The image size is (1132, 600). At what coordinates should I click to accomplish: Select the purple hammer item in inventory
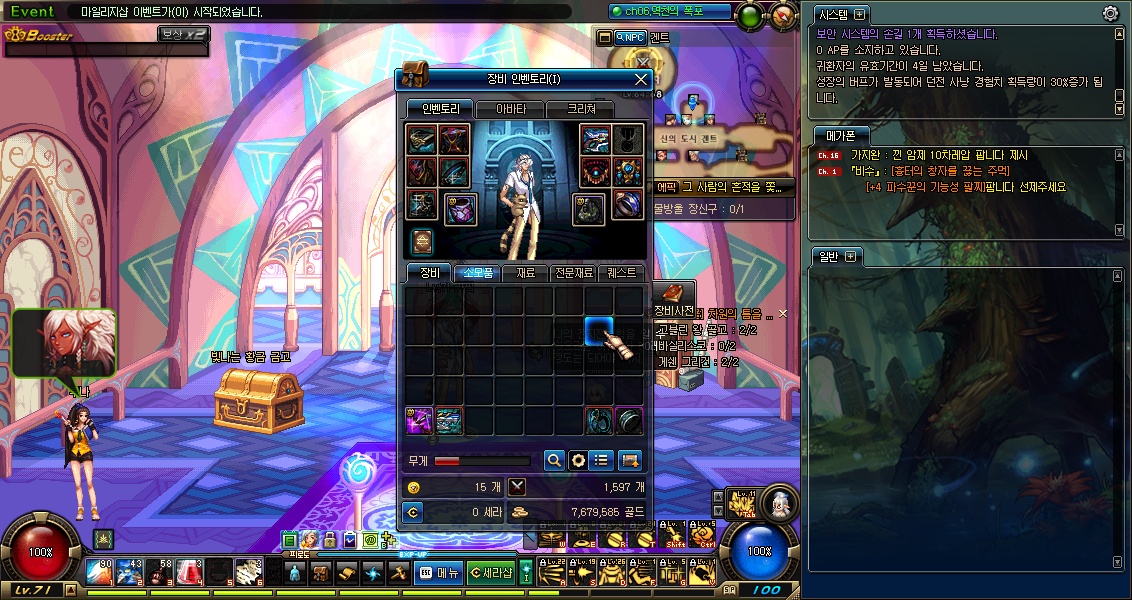point(419,420)
